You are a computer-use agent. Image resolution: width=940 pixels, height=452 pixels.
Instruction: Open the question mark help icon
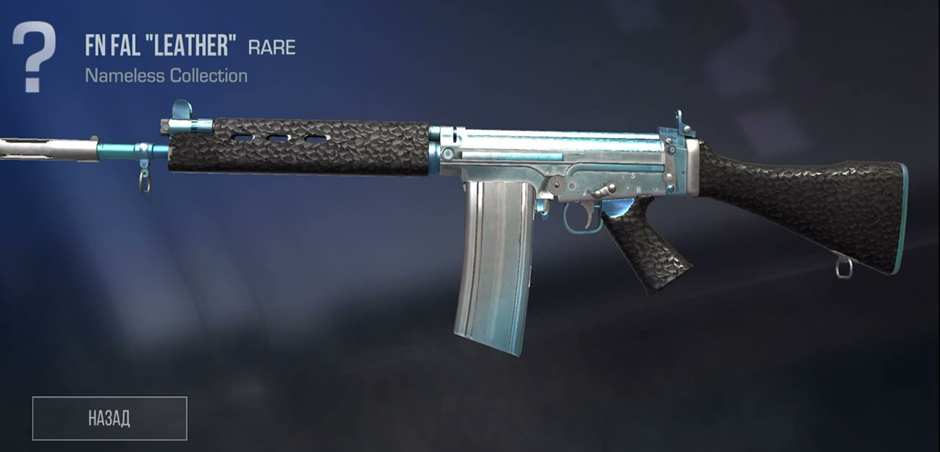point(36,57)
